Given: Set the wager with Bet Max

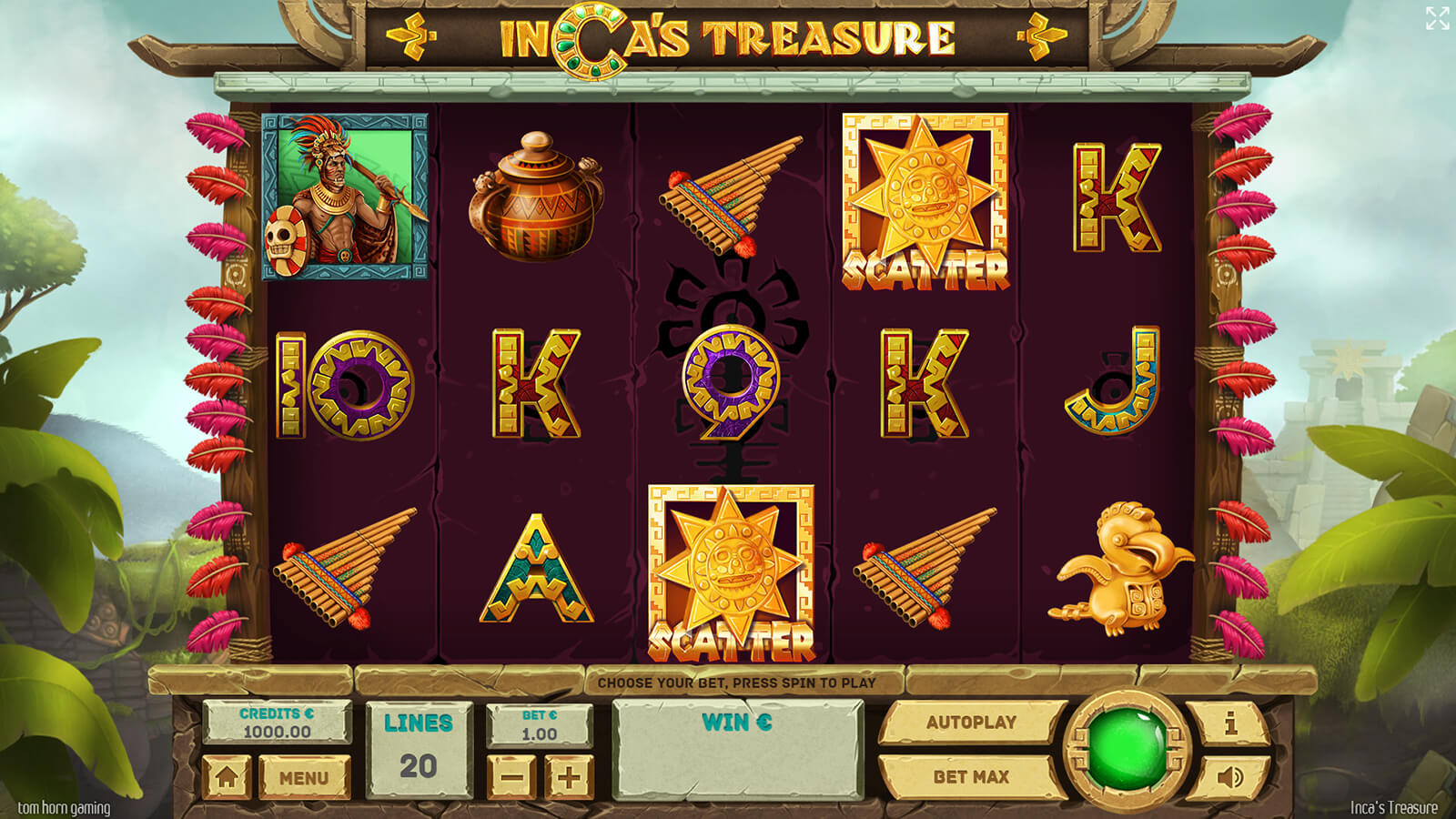Looking at the screenshot, I should [971, 777].
